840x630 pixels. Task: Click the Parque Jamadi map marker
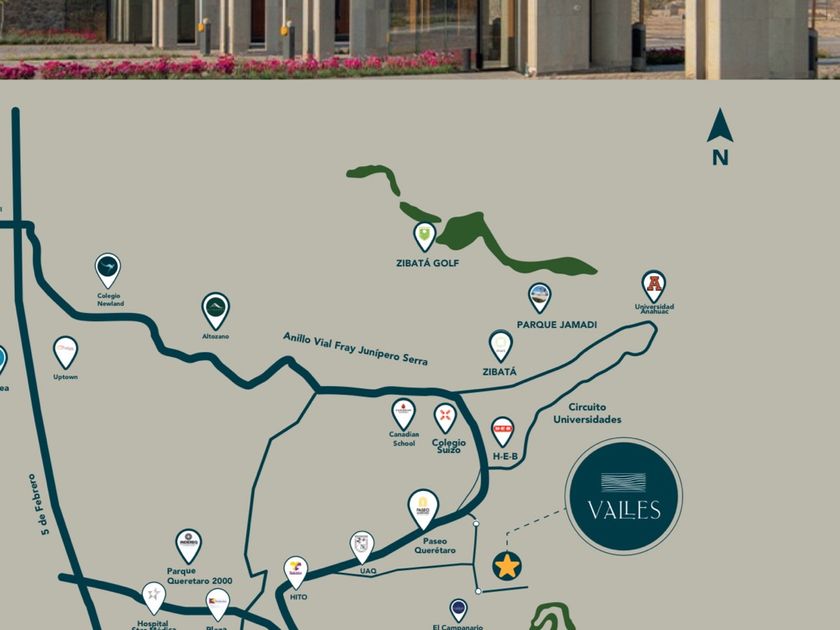pyautogui.click(x=539, y=297)
